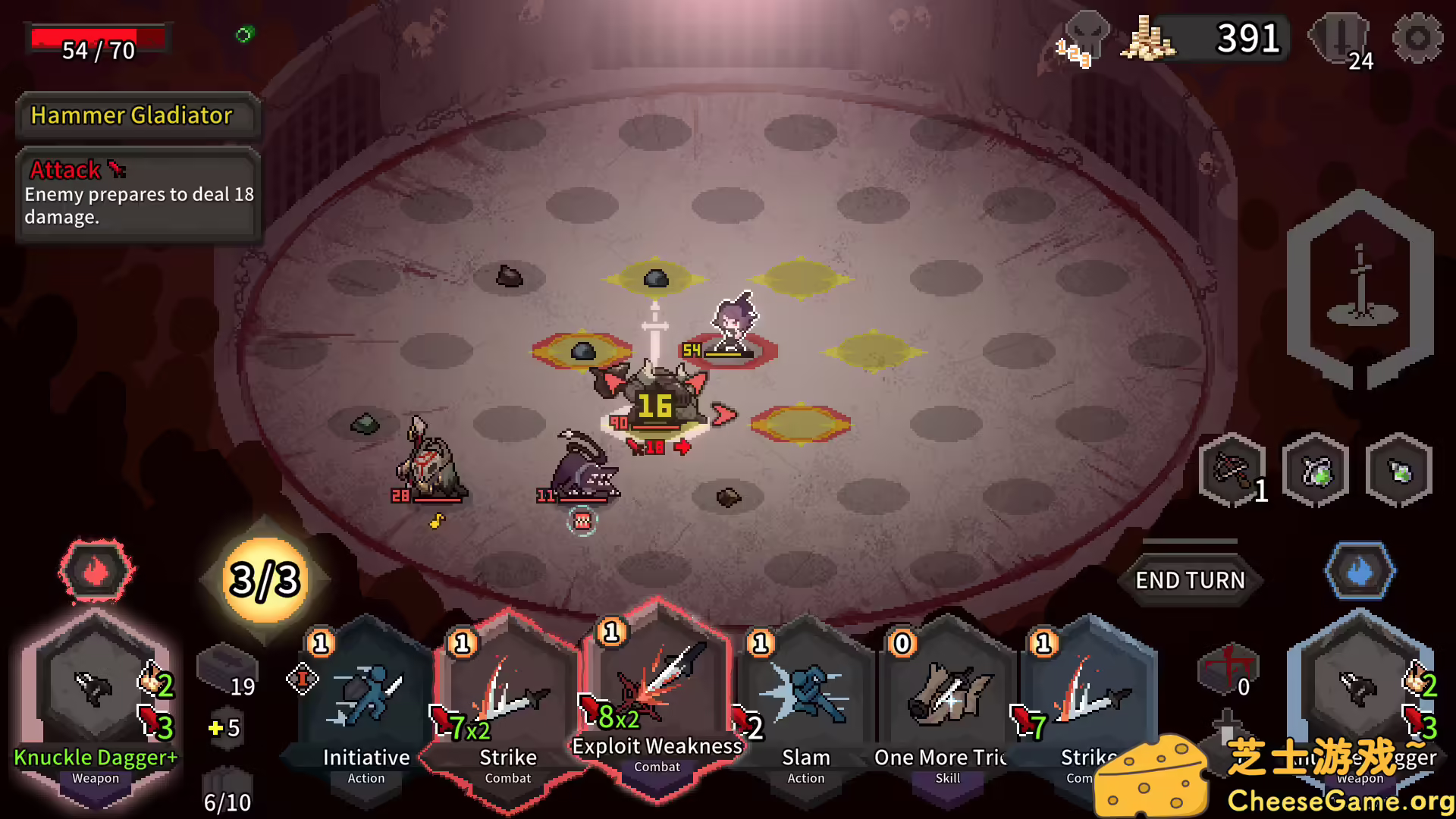Open the settings gear icon
This screenshot has width=1456, height=819.
[x=1417, y=38]
